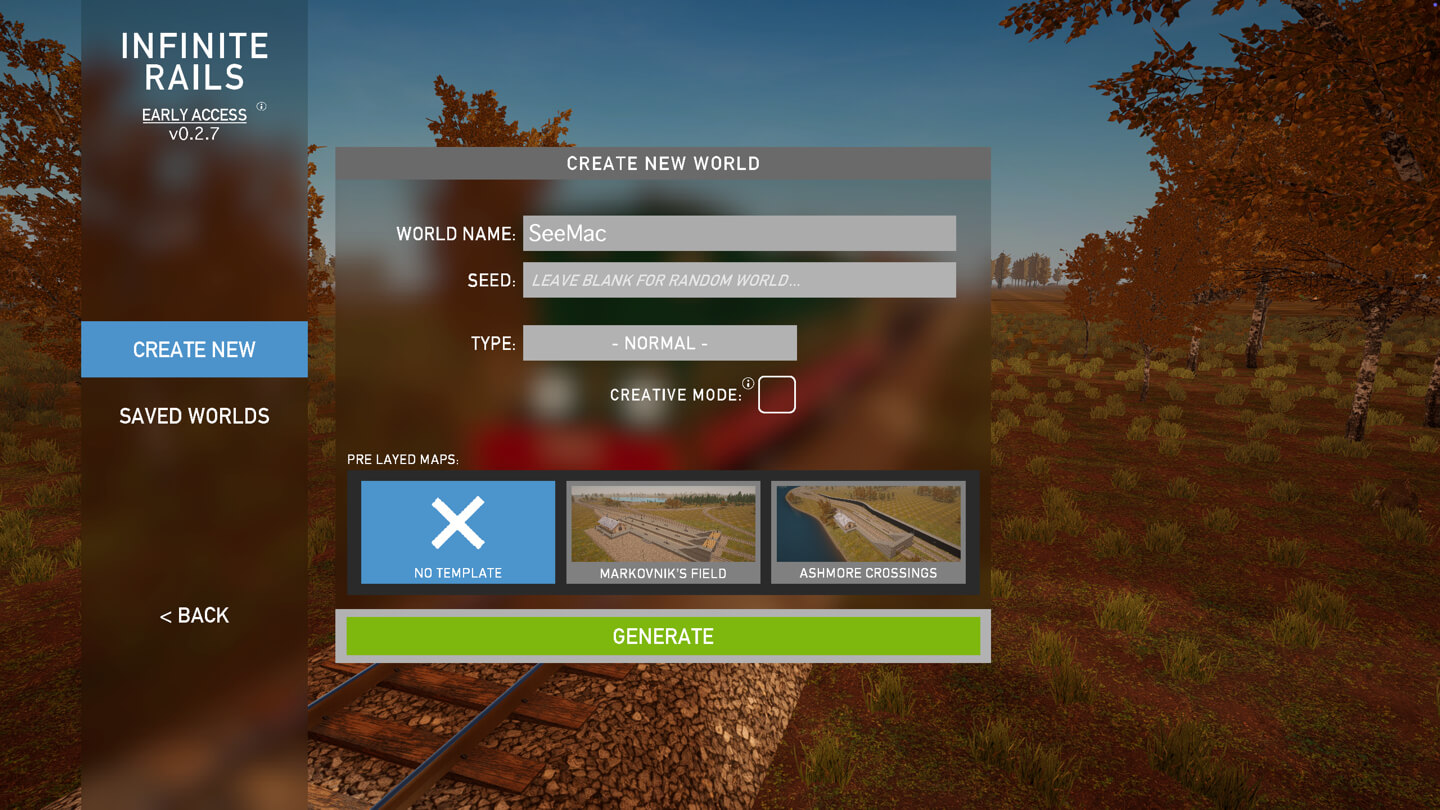Go back with the Back button
The height and width of the screenshot is (810, 1440).
click(x=194, y=615)
